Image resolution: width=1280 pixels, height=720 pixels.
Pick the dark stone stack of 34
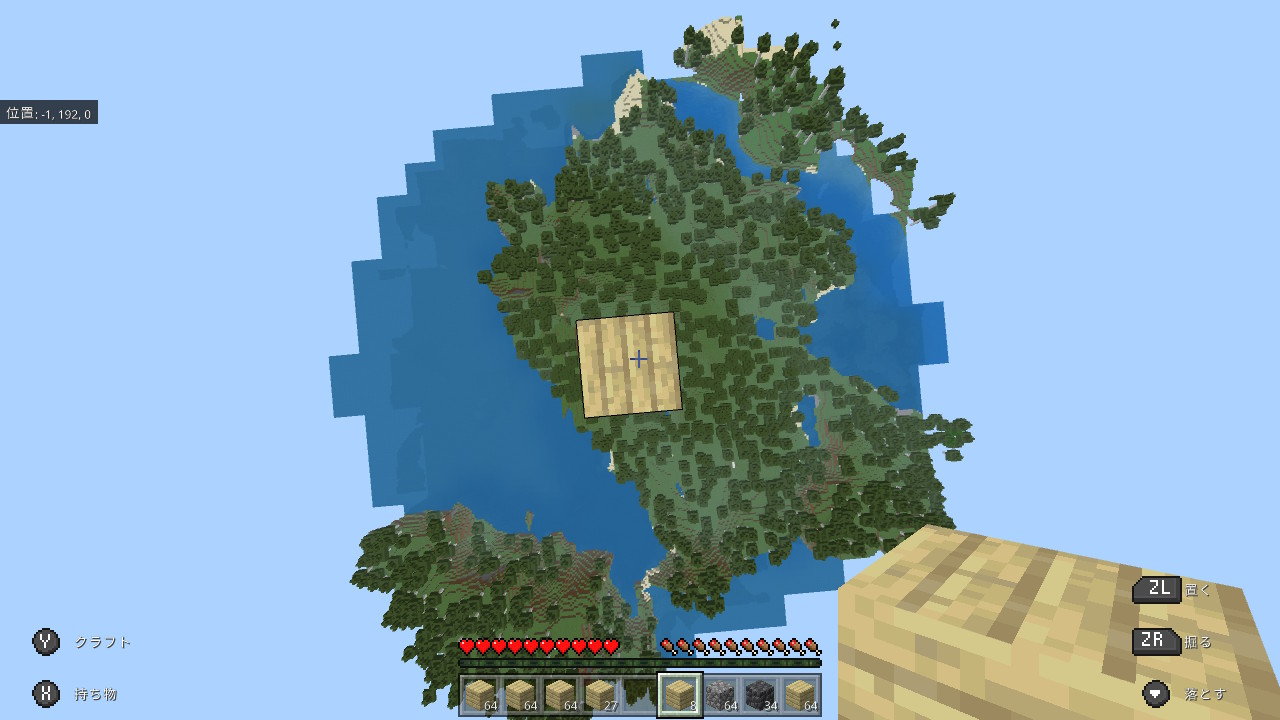point(760,695)
